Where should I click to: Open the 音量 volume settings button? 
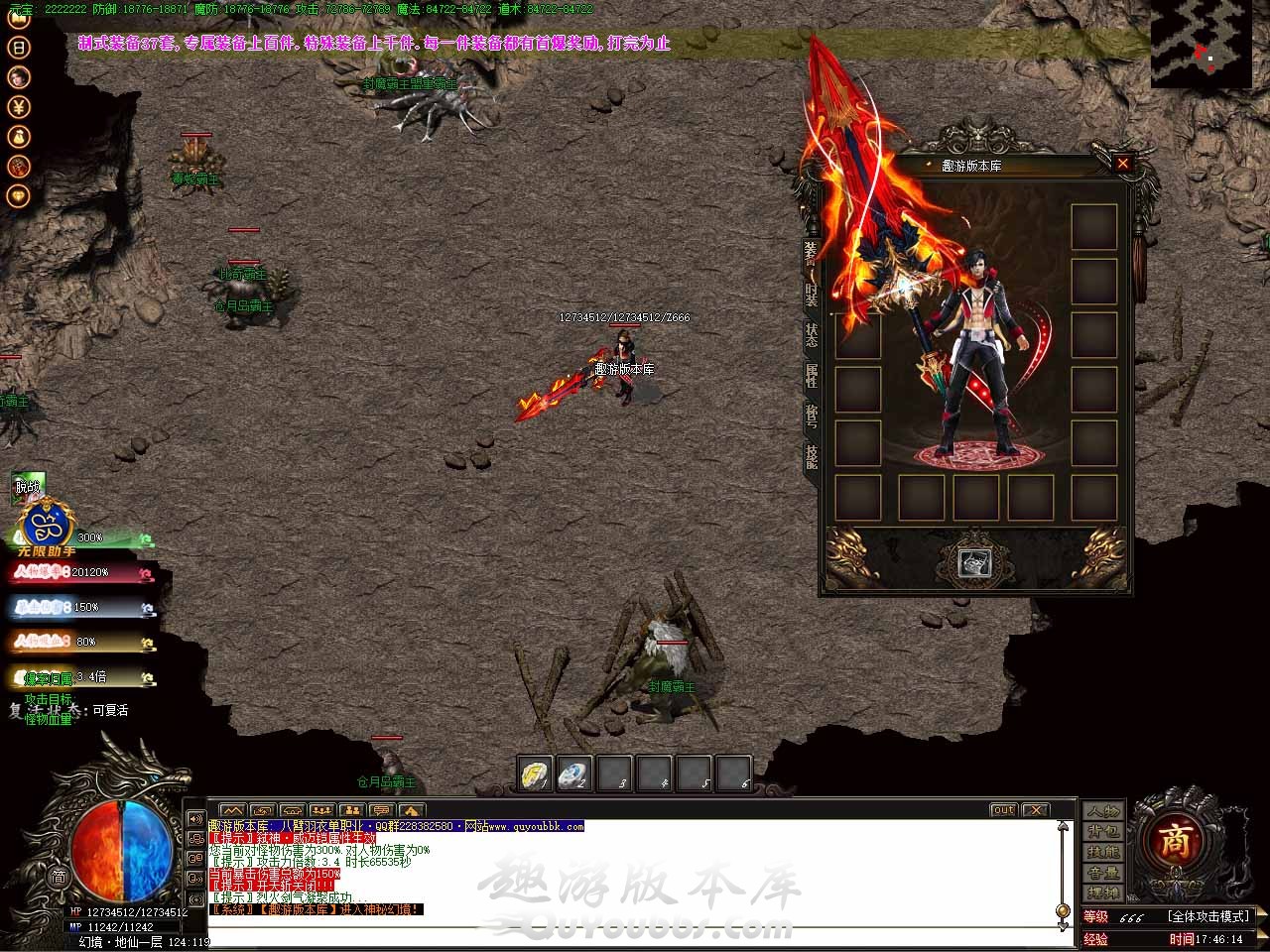(1101, 874)
